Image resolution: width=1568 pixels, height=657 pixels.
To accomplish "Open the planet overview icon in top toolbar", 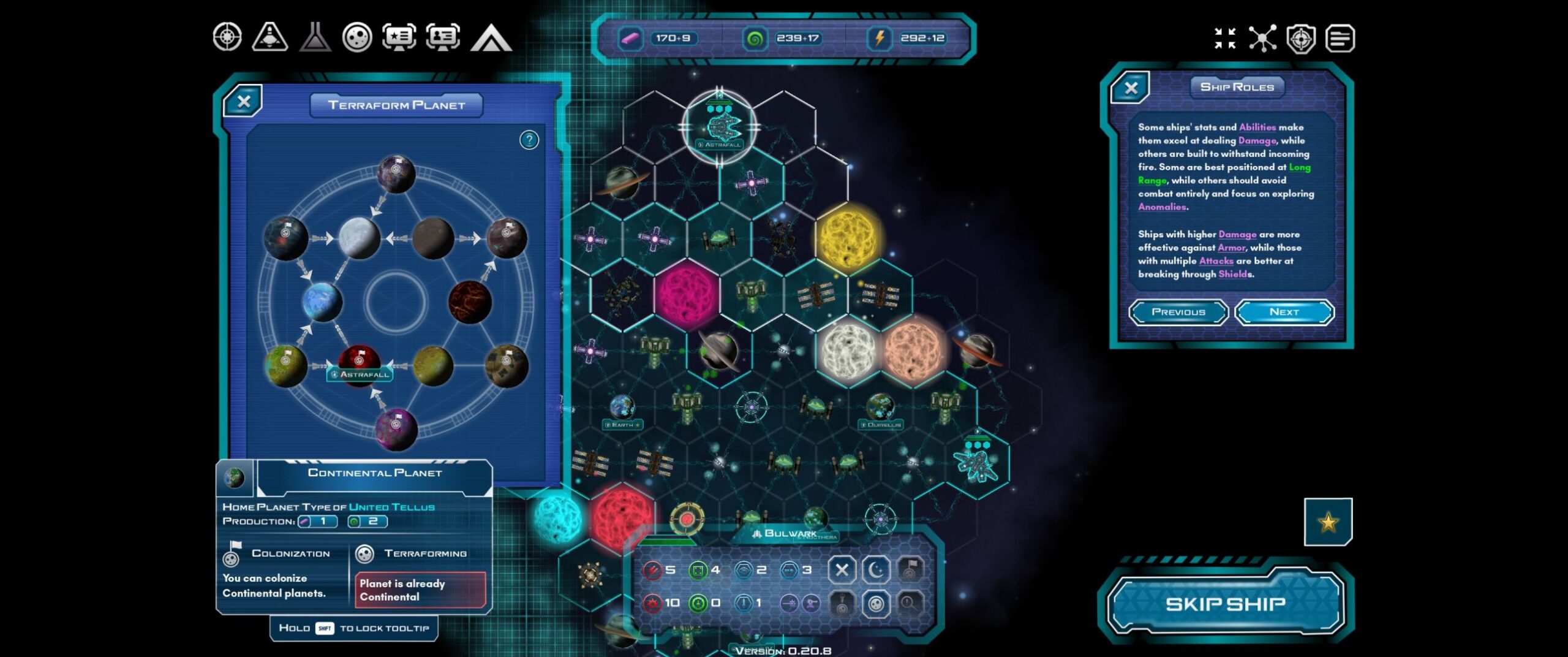I will [357, 37].
